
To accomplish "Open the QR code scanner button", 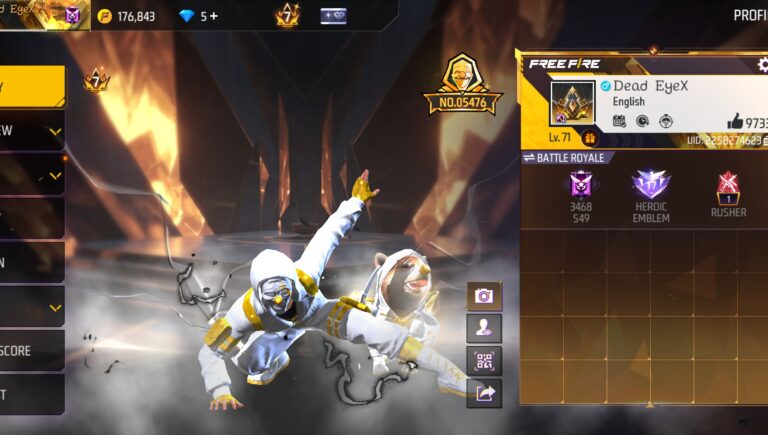I will click(x=484, y=361).
